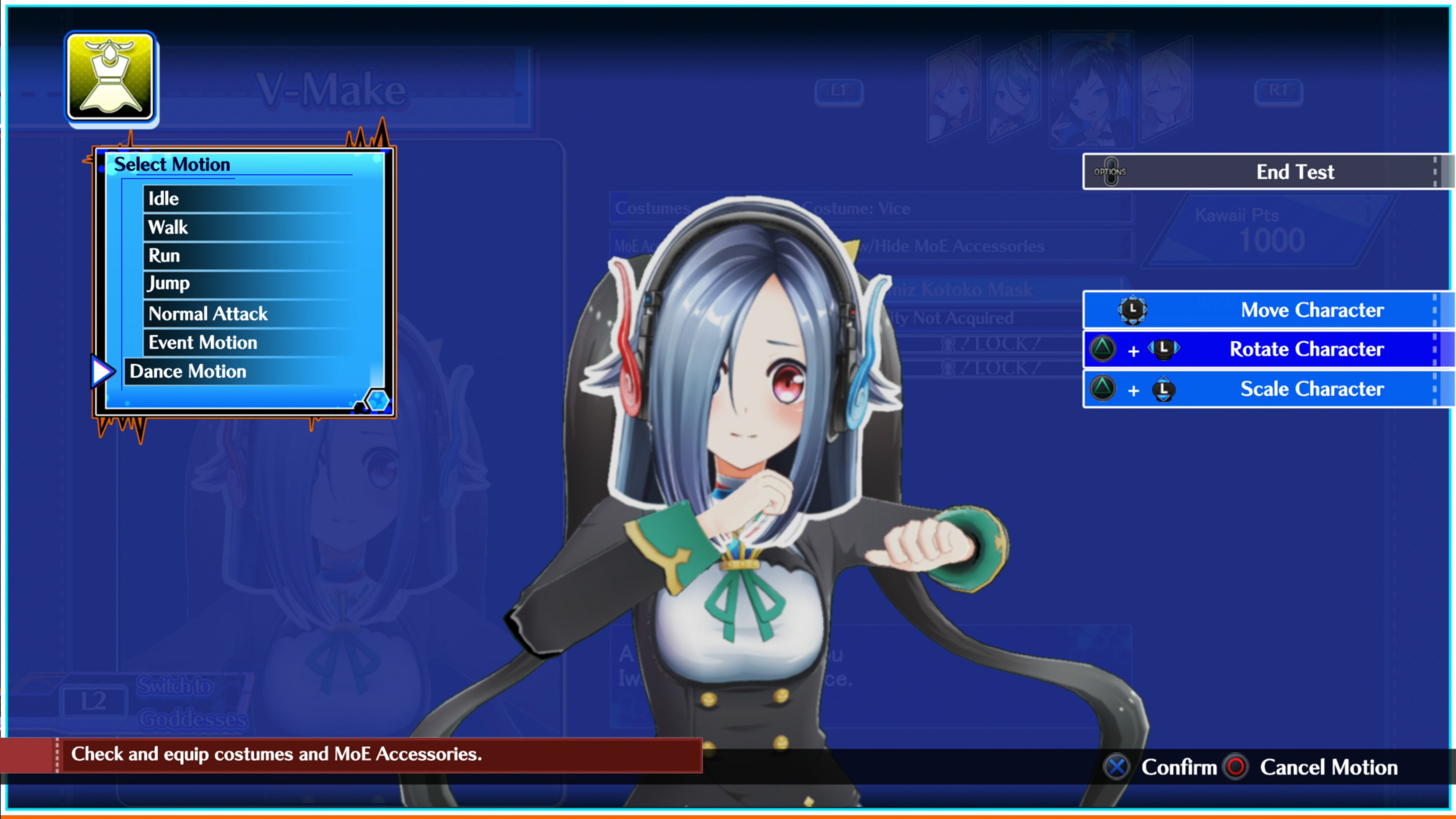Select Dance Motion from the motion menu

(188, 371)
